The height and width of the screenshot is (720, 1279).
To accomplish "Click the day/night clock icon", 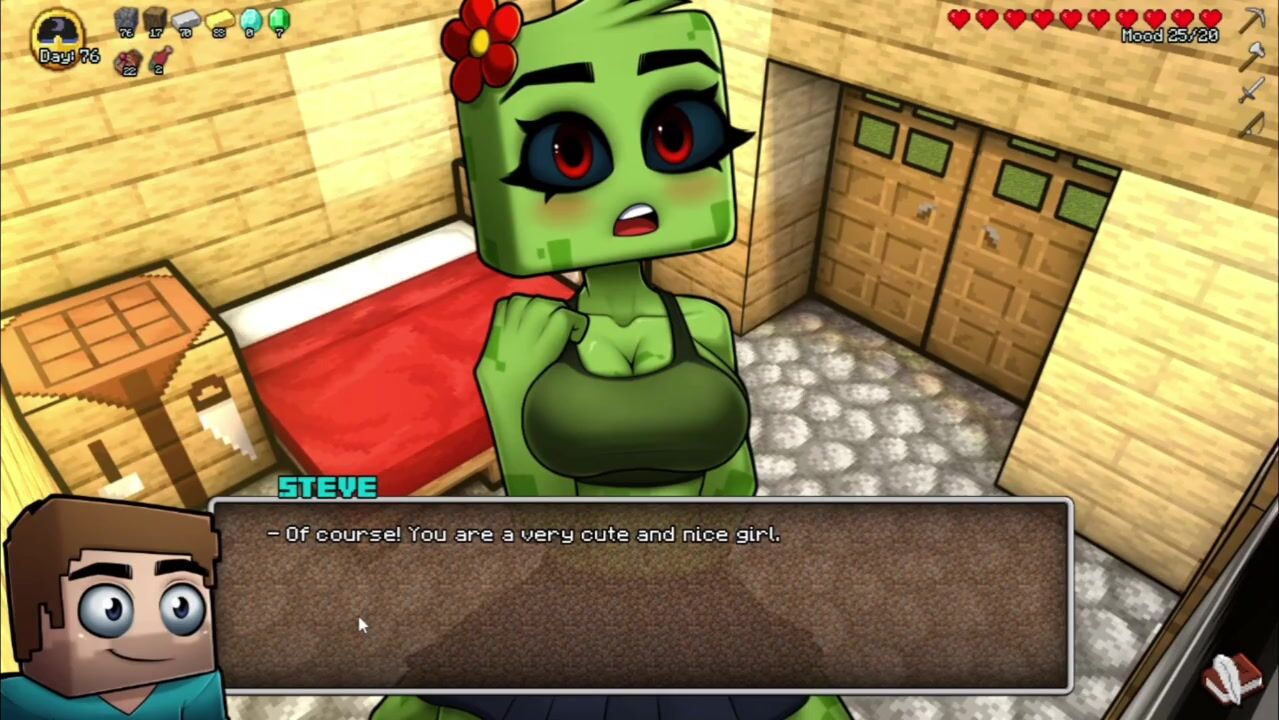I will tap(59, 30).
